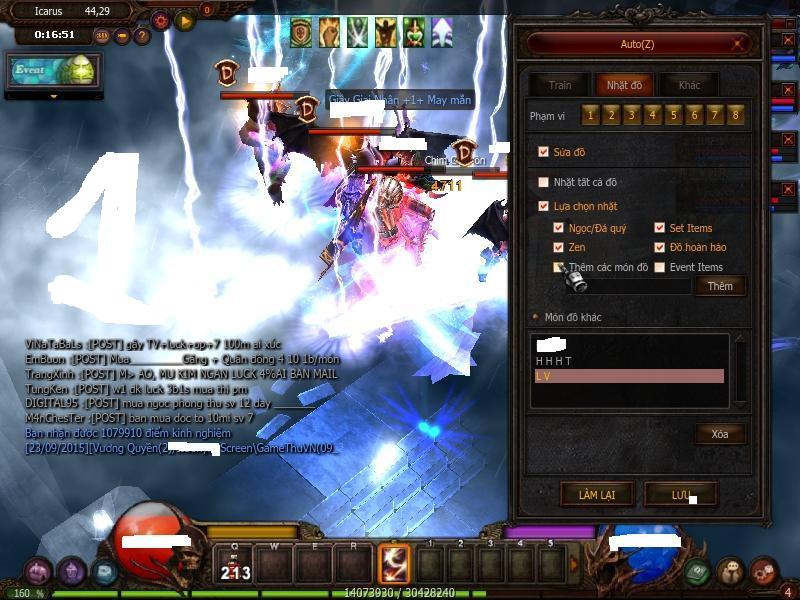Enable Nhặt tất cả đồ option
This screenshot has height=600, width=800.
coord(544,182)
